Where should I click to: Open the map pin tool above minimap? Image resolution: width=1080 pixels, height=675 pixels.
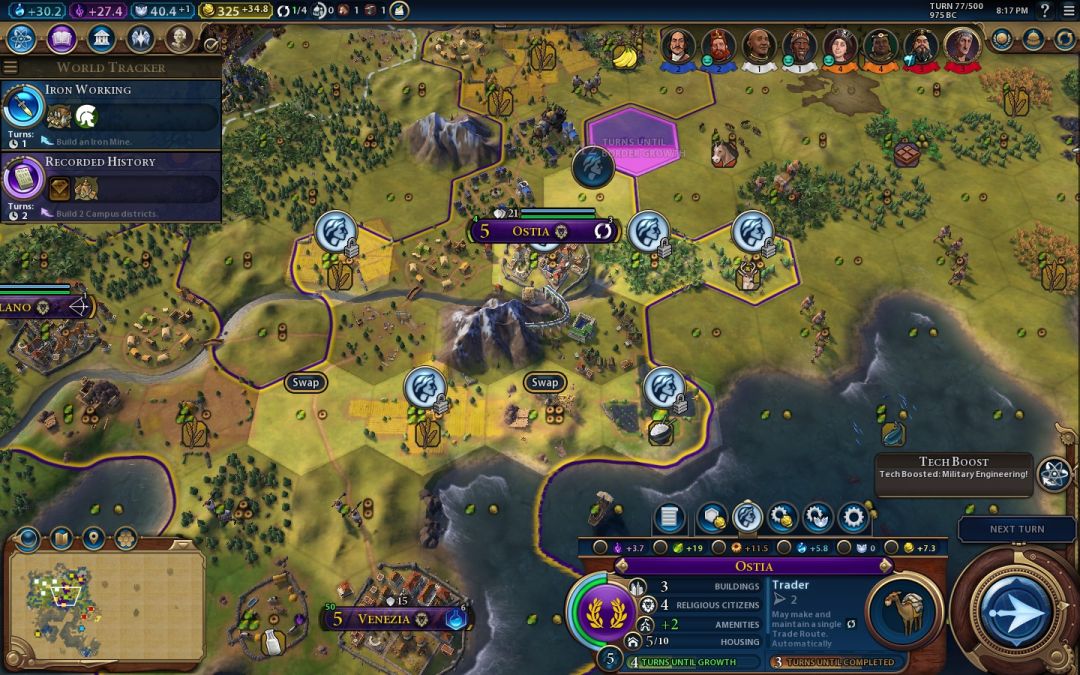[93, 539]
